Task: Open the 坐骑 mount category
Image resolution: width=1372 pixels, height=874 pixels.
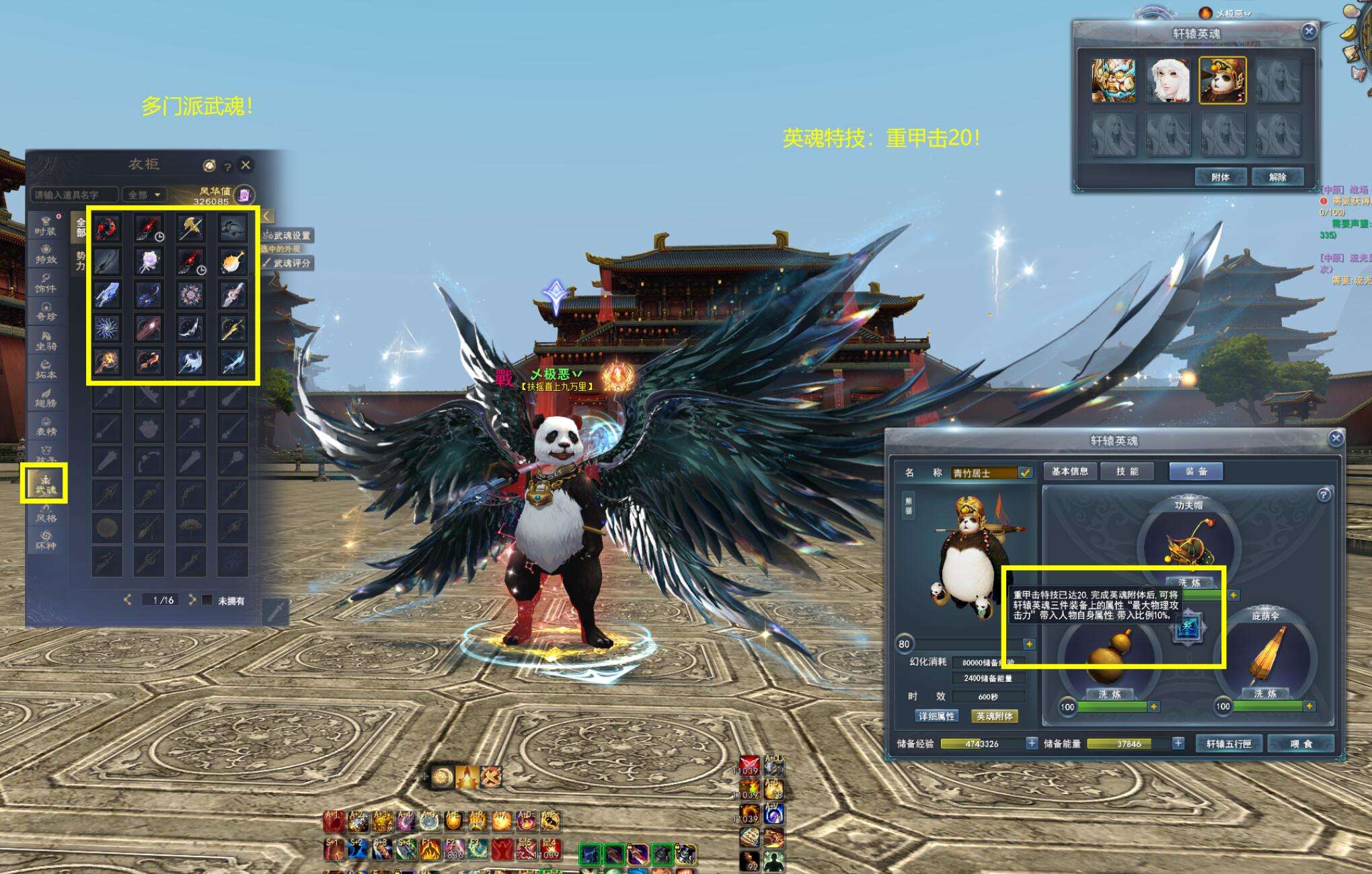Action: coord(46,341)
